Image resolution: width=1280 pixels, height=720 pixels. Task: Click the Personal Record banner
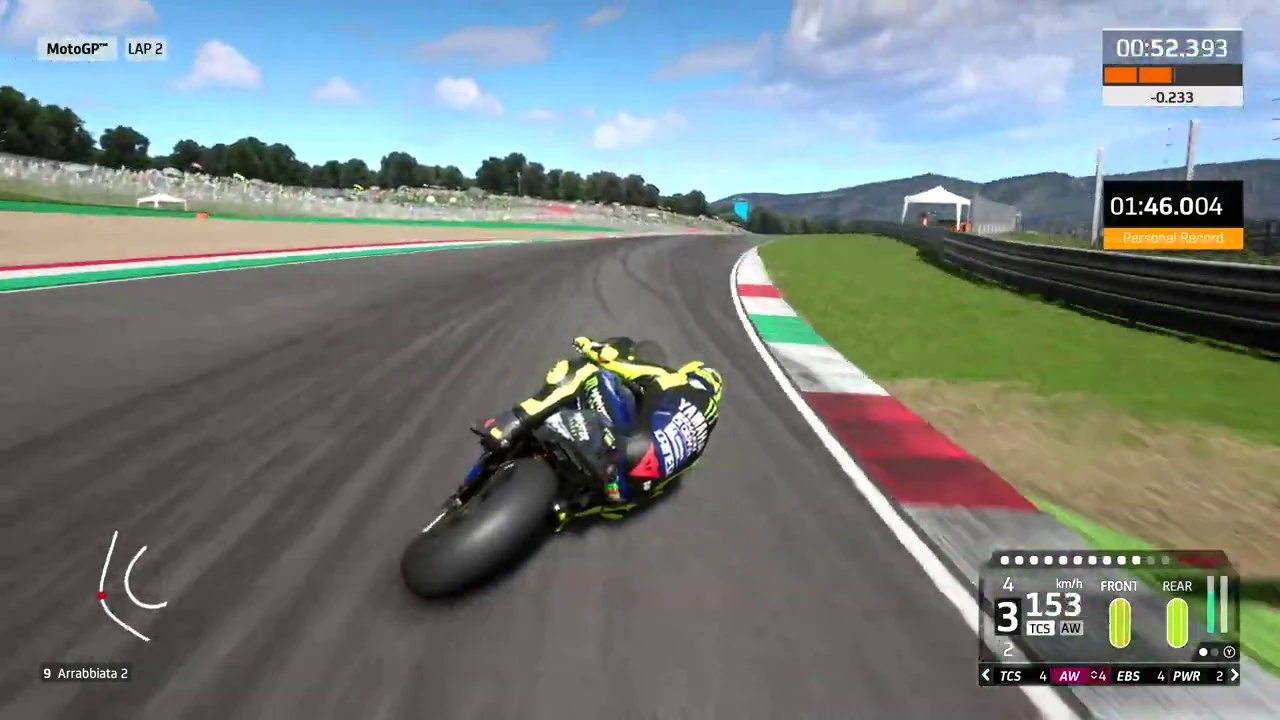(1172, 237)
